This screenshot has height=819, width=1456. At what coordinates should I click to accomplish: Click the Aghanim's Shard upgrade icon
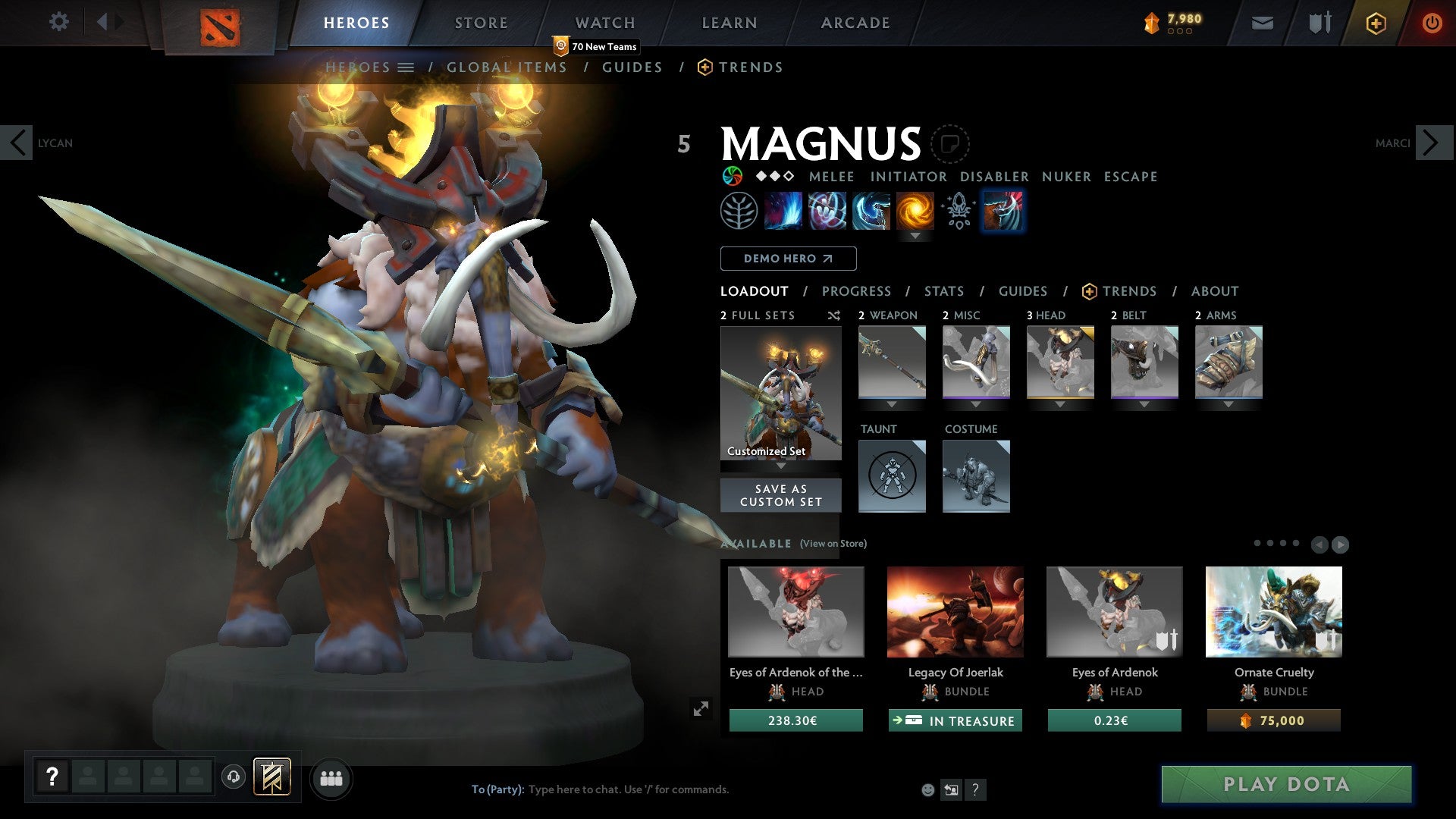(x=958, y=210)
